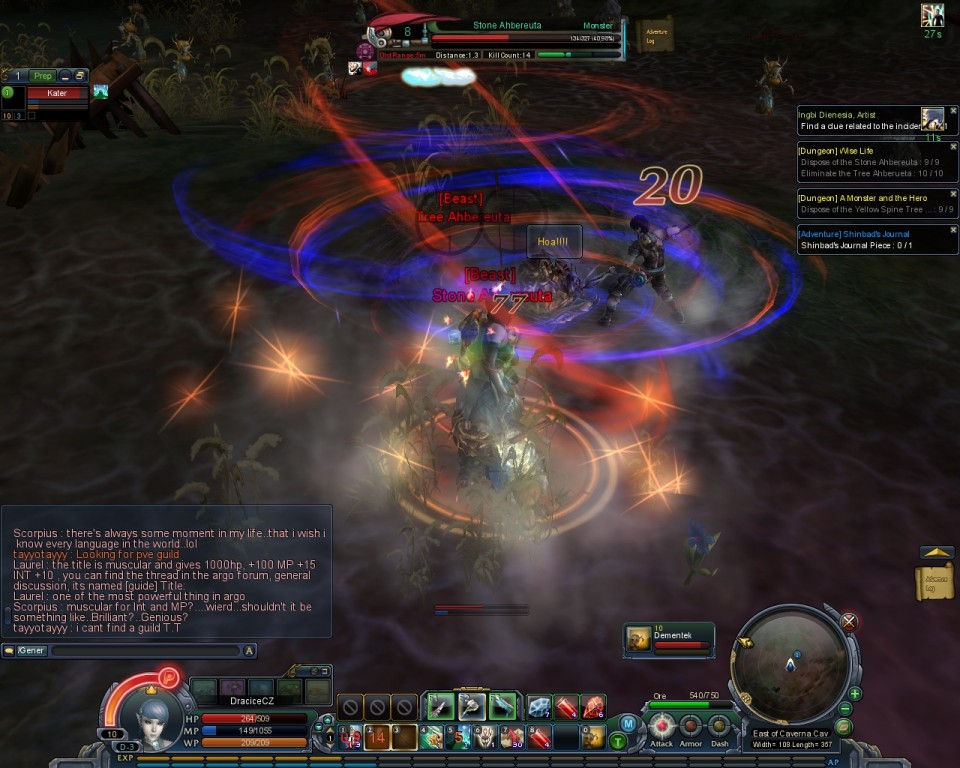
Task: Open the A Monster and the Hero quest
Action: (870, 203)
